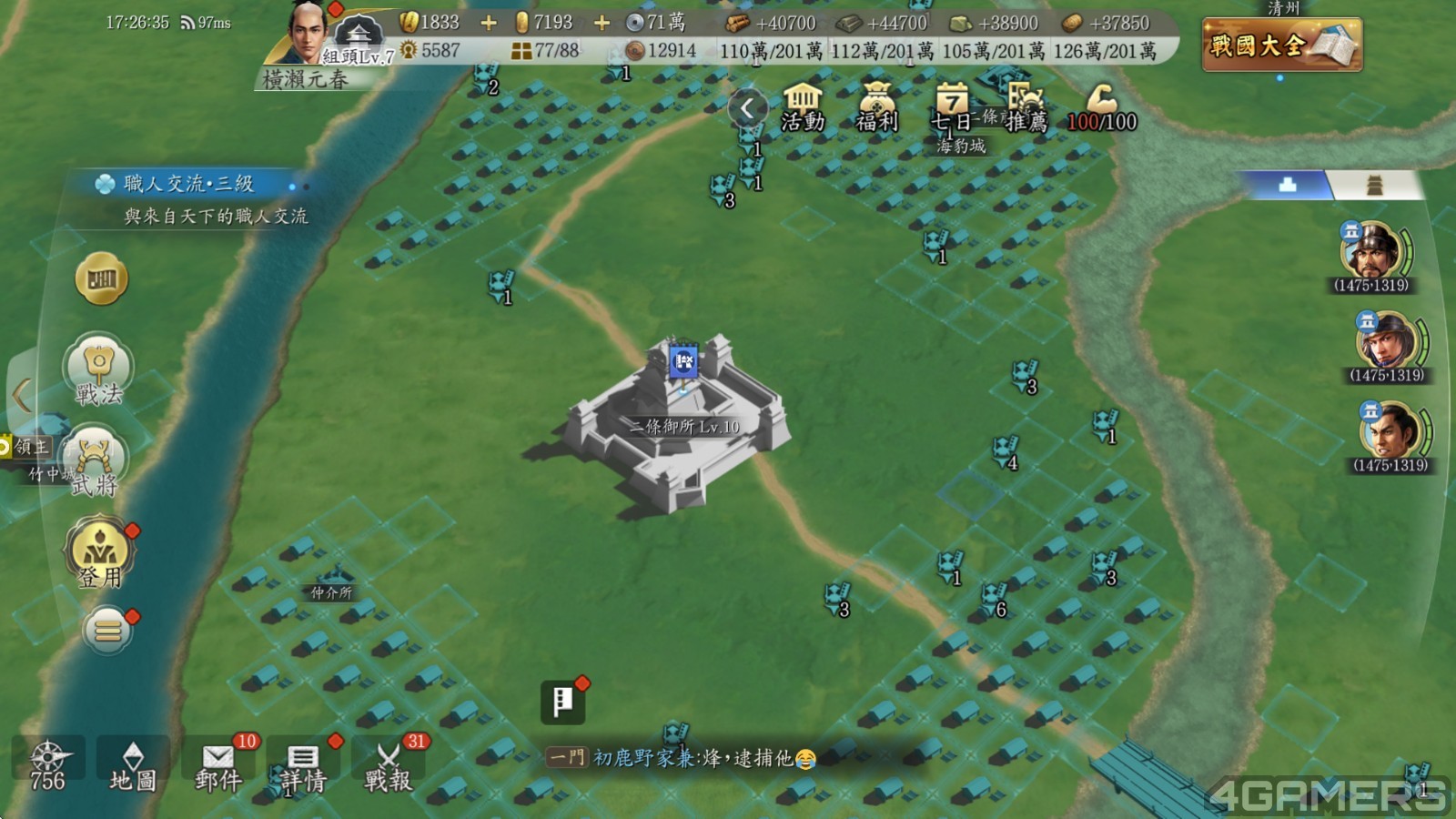Click the gold abacus coin icon

click(x=101, y=278)
